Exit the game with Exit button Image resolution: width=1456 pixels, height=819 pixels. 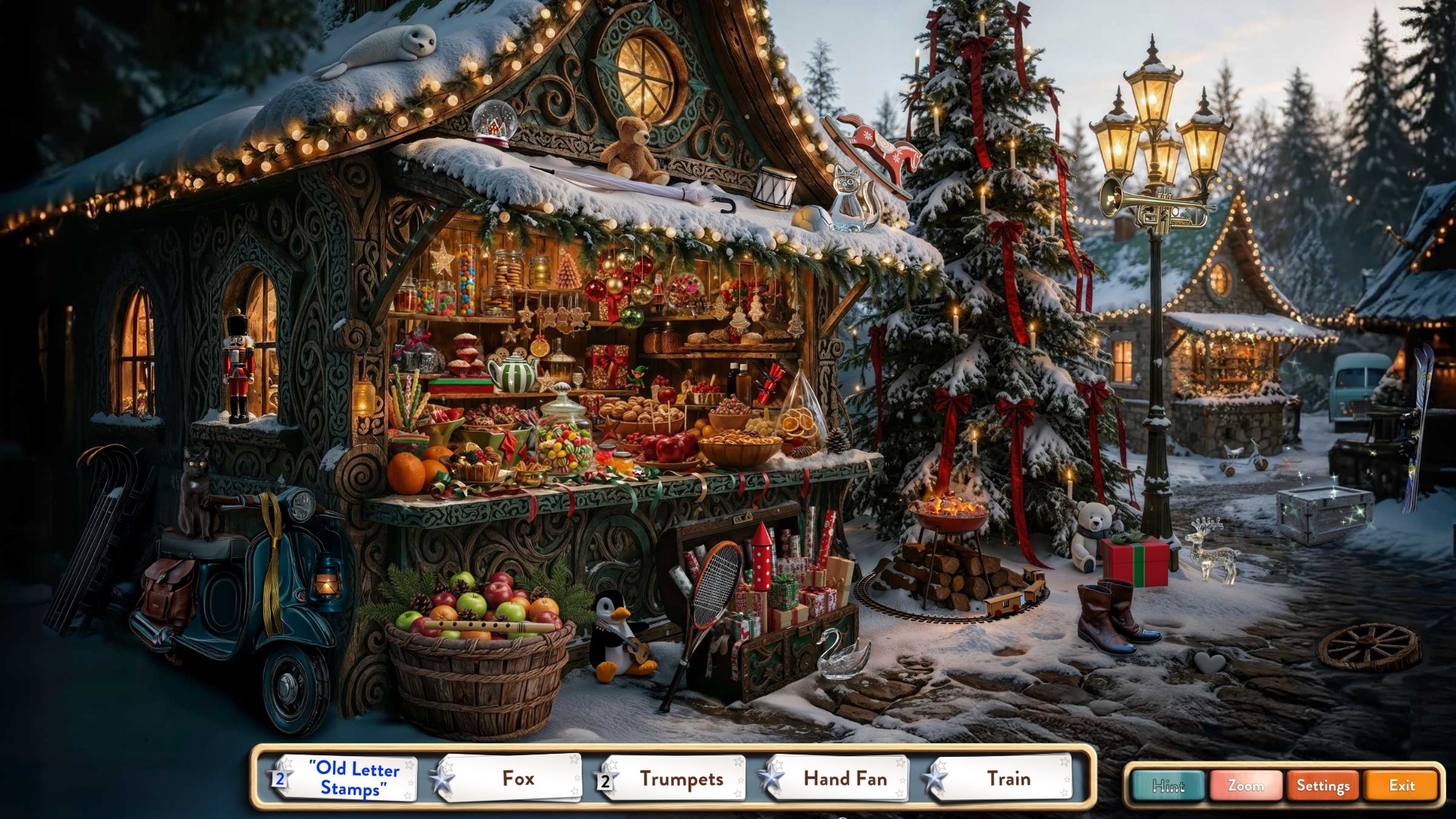[1401, 786]
